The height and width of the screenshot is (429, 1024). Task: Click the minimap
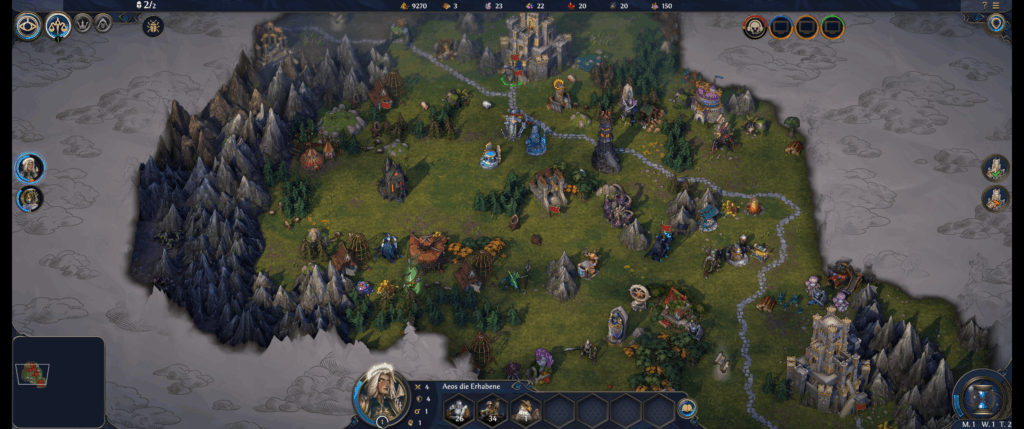(58, 382)
